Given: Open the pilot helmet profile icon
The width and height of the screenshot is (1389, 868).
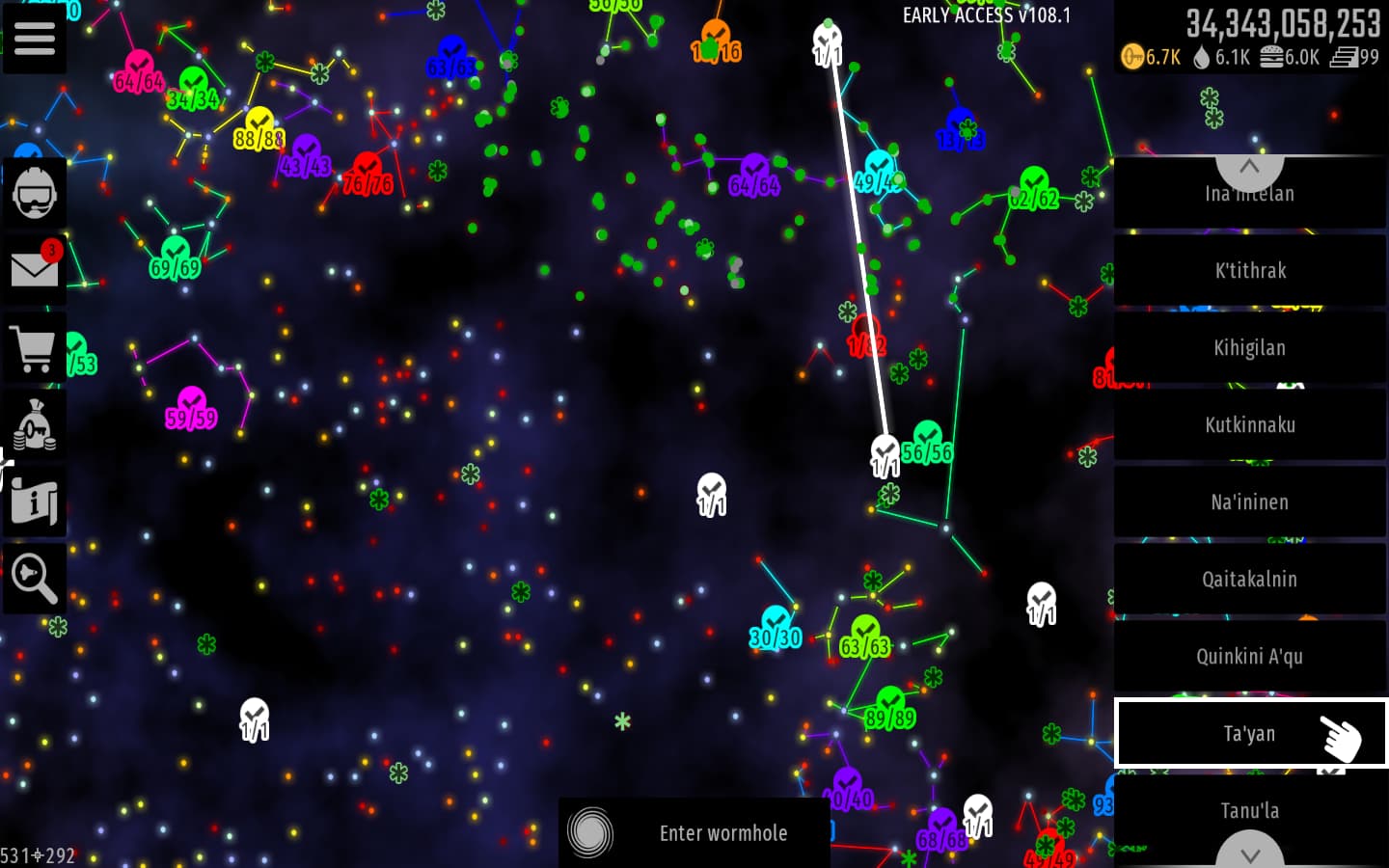Looking at the screenshot, I should [35, 193].
